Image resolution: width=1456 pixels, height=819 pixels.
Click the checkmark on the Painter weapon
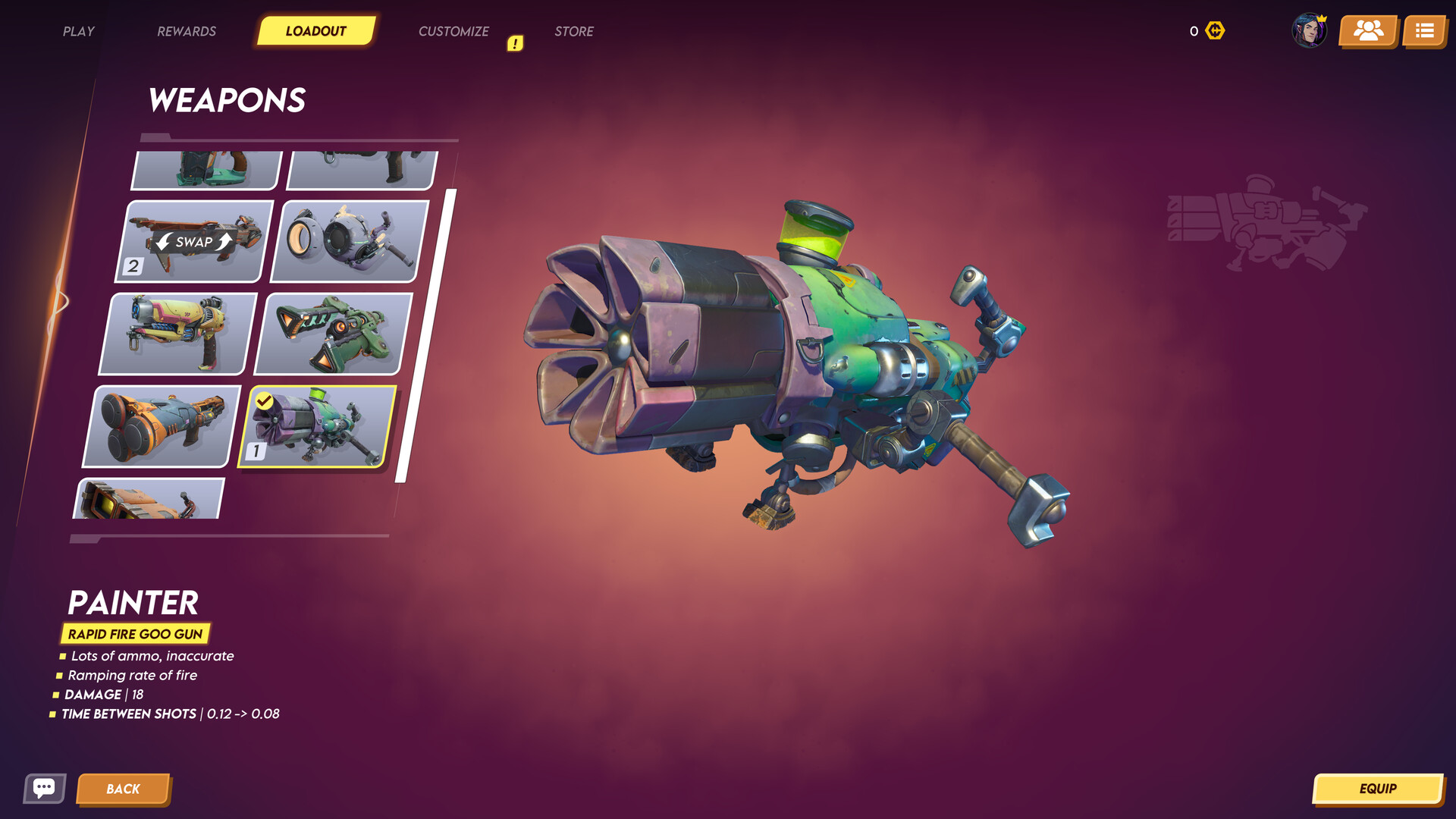tap(265, 400)
